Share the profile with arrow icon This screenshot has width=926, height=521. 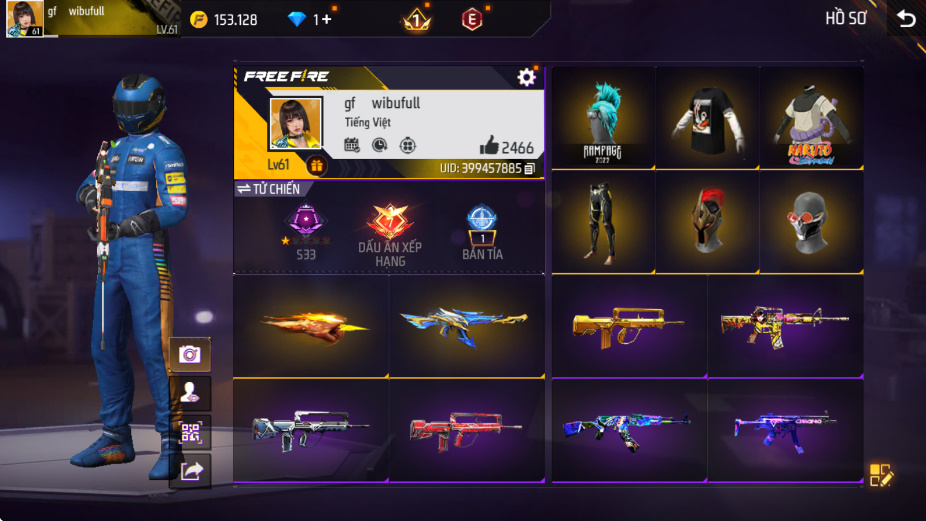tap(190, 471)
